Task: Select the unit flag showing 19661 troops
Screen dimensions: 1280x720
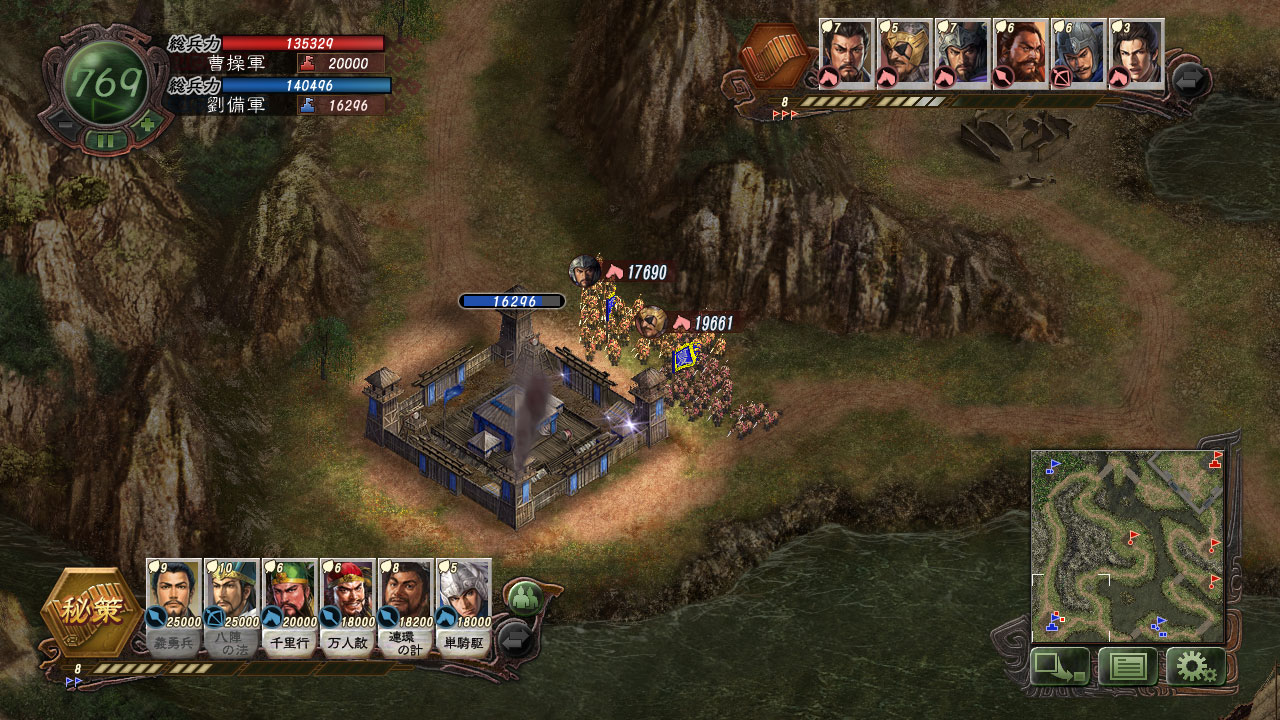Action: tap(685, 357)
